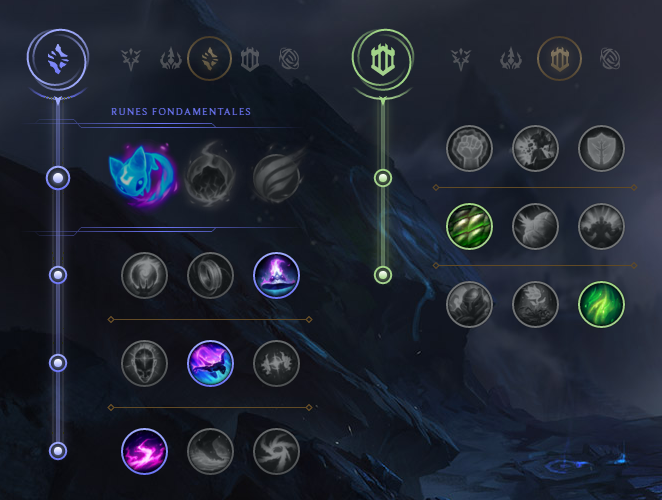Select the Manaflow Band ring rune
Viewport: 662px width, 500px height.
pos(210,275)
